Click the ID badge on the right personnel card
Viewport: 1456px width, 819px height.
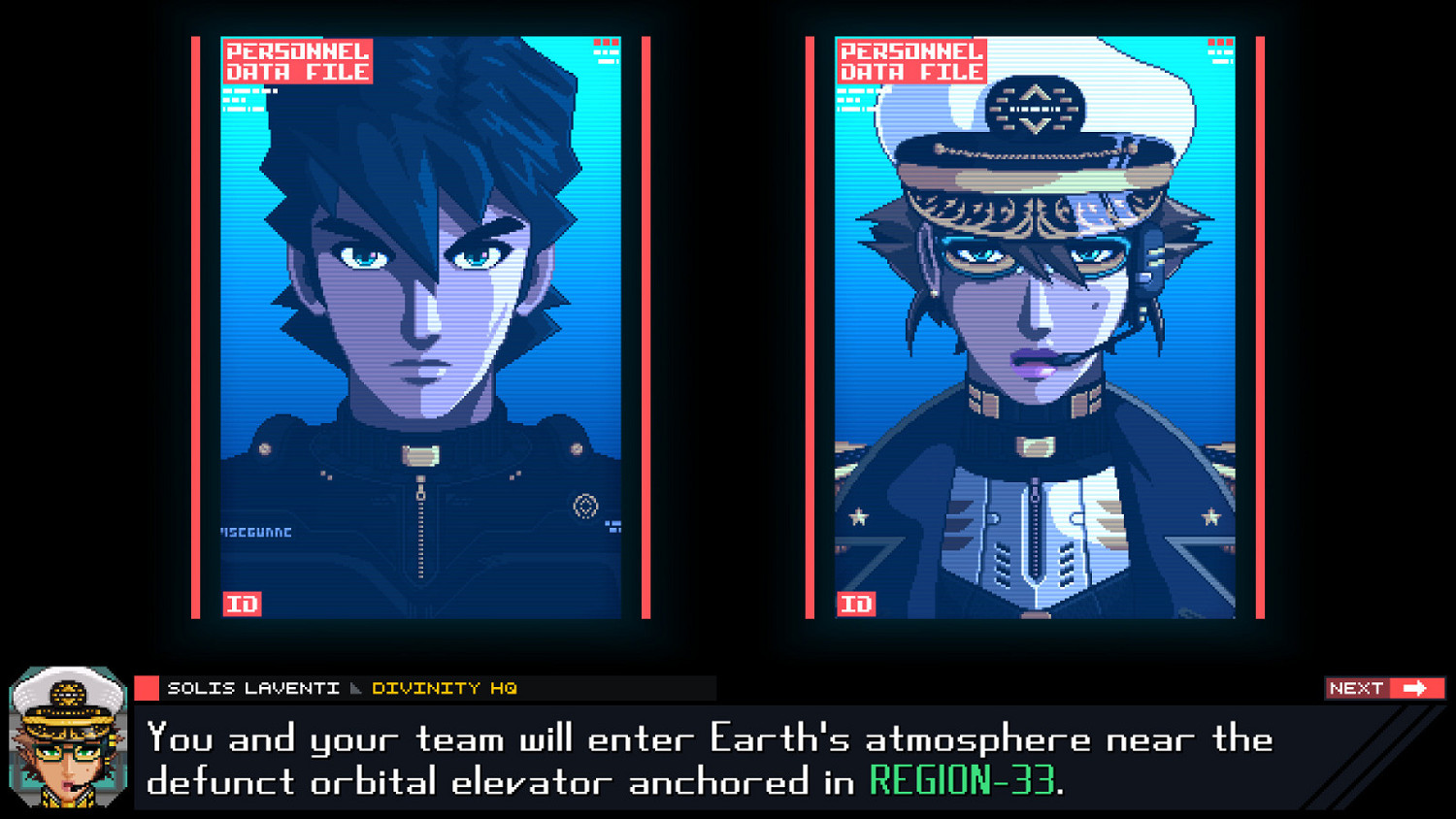point(854,605)
